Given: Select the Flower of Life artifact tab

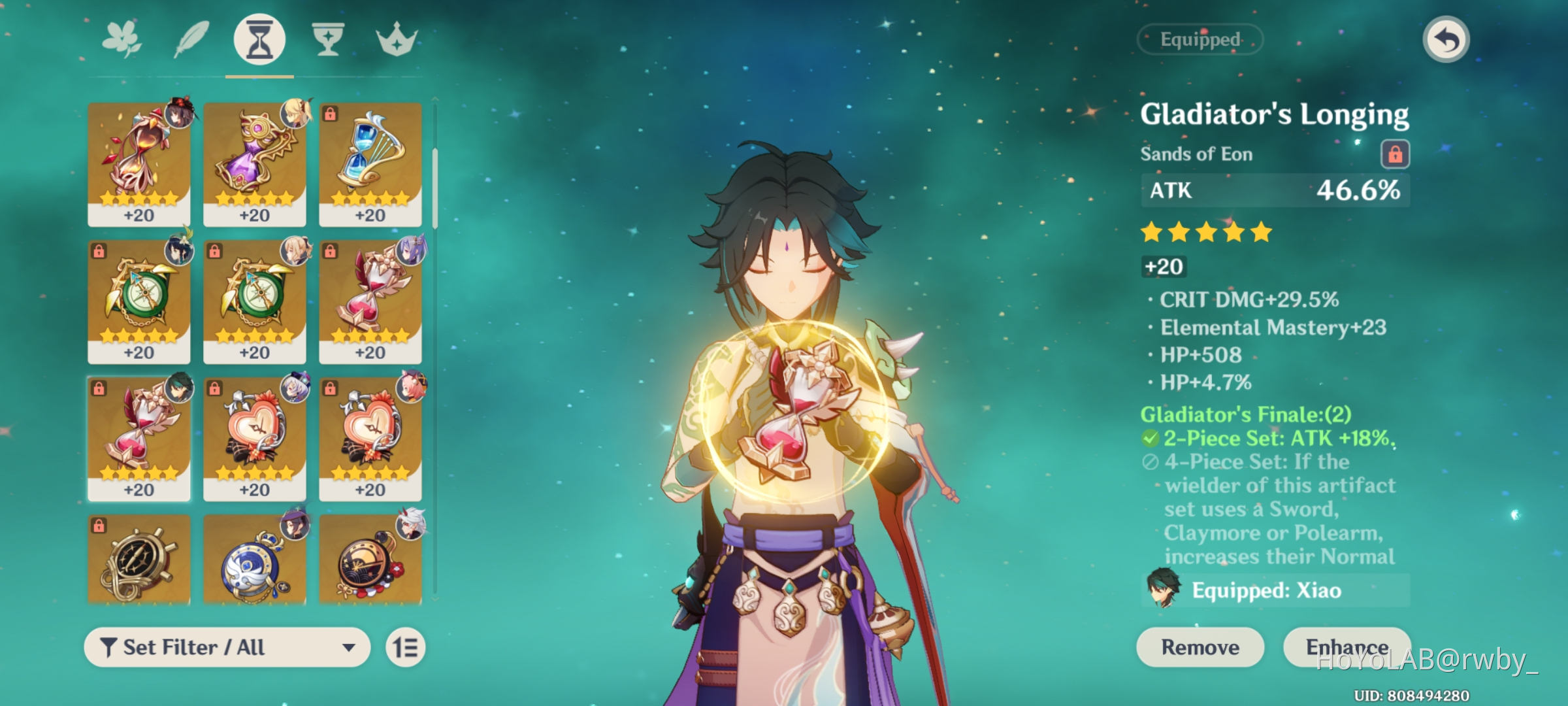Looking at the screenshot, I should coord(122,39).
